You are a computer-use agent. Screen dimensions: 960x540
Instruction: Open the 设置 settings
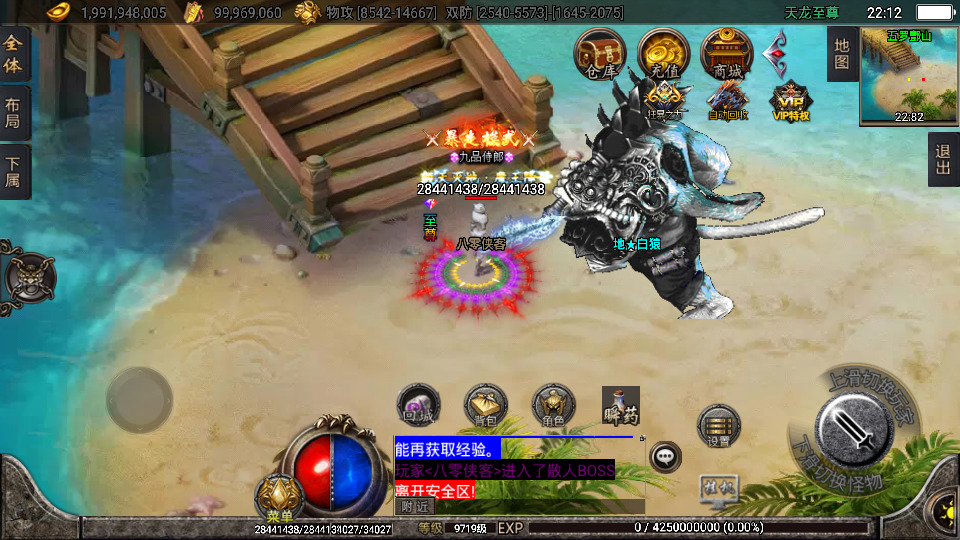(x=718, y=427)
